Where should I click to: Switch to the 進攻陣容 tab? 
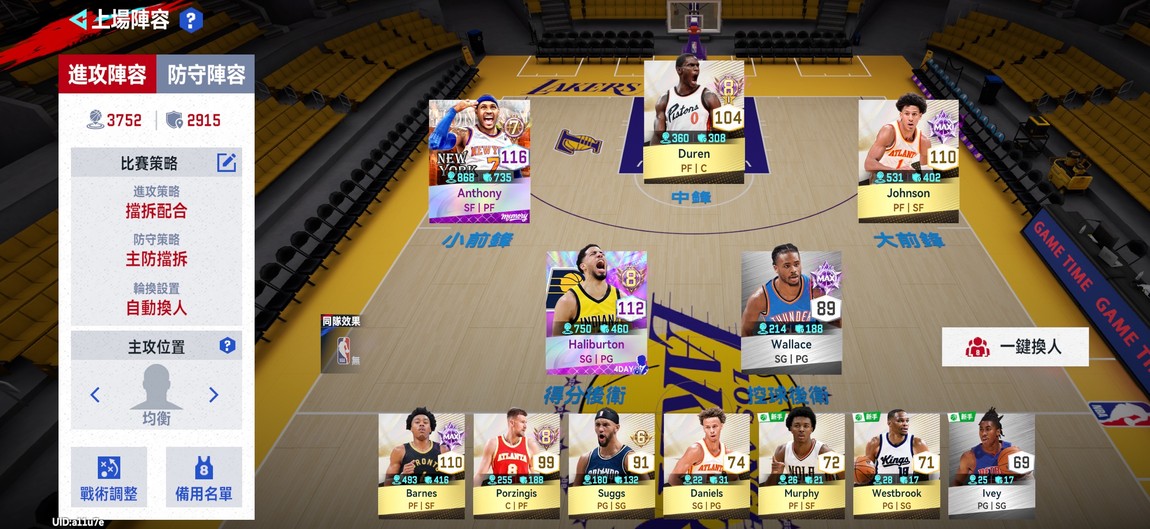point(107,74)
